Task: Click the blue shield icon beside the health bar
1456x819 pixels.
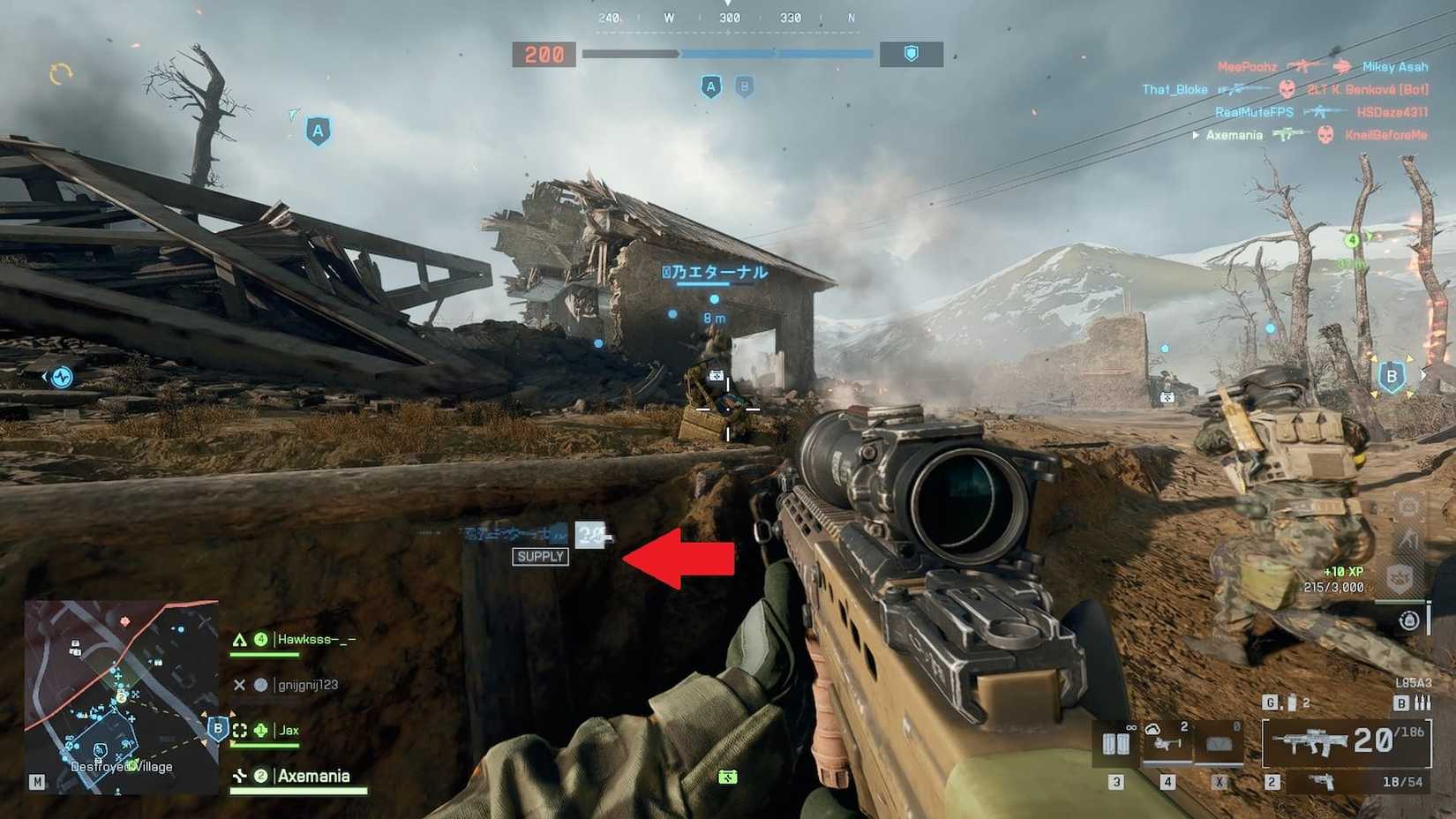Action: [909, 54]
